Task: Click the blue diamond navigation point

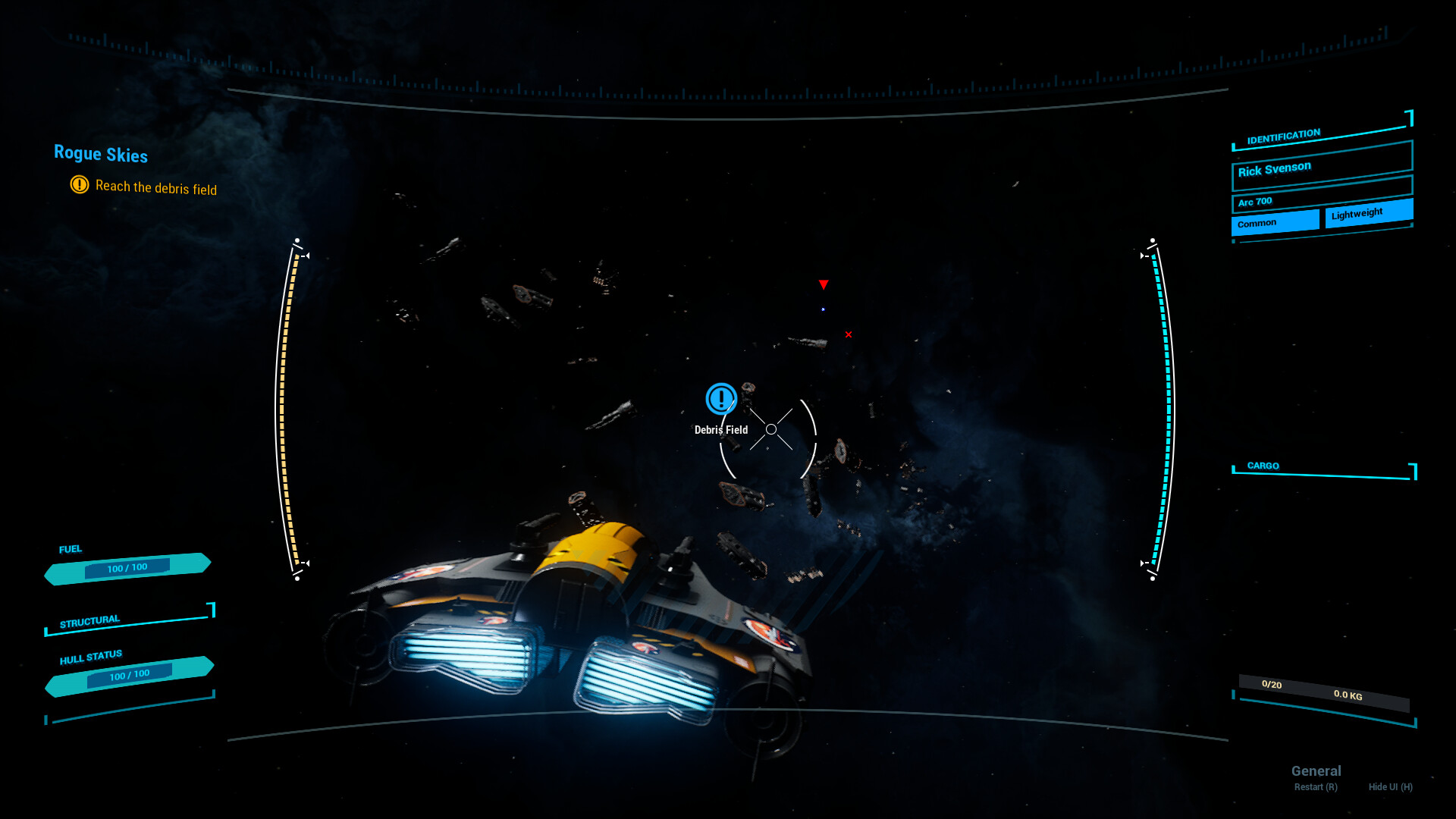Action: [x=824, y=309]
